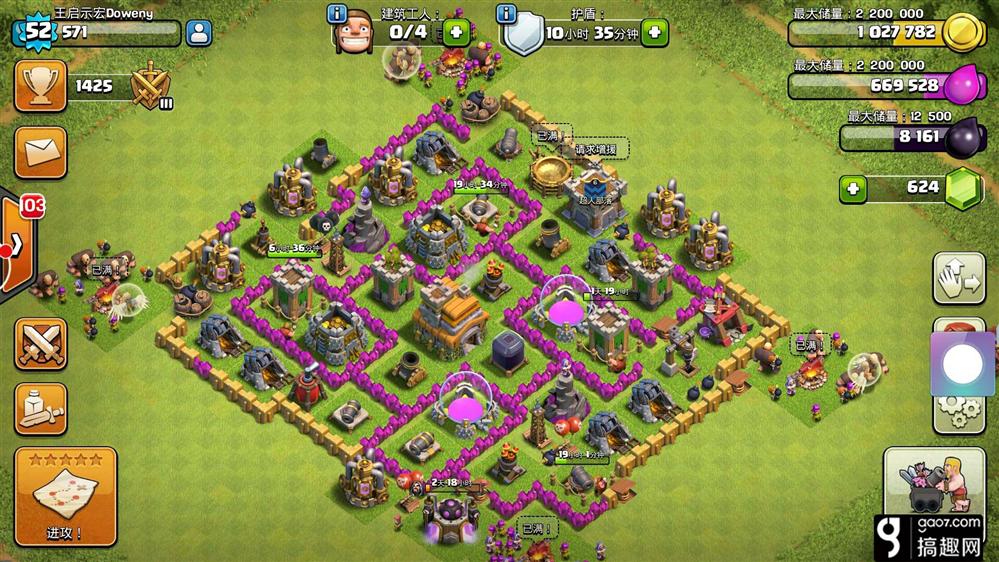Open the trophy leaderboard button

[41, 86]
